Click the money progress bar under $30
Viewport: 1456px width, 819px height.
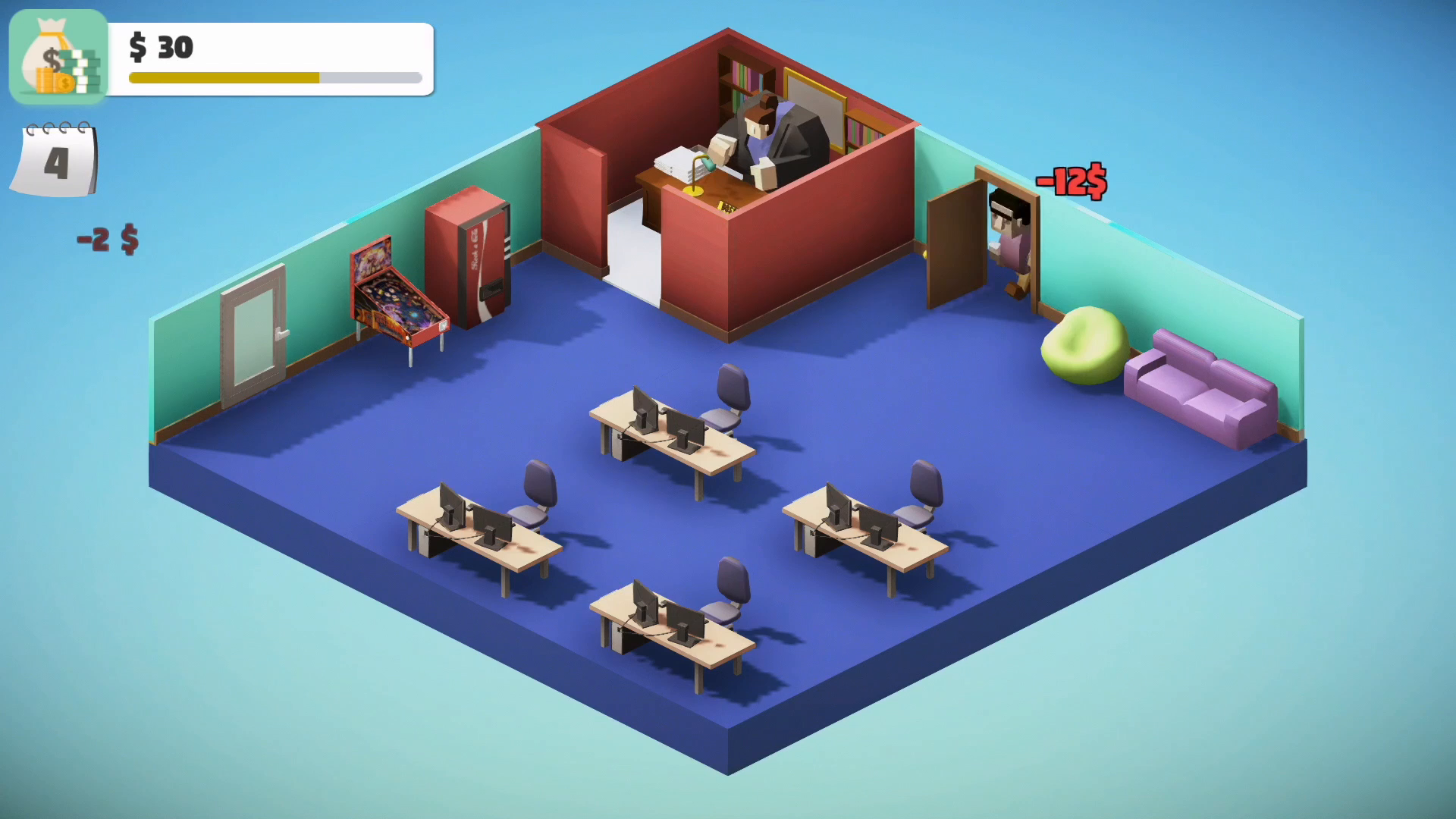click(273, 78)
